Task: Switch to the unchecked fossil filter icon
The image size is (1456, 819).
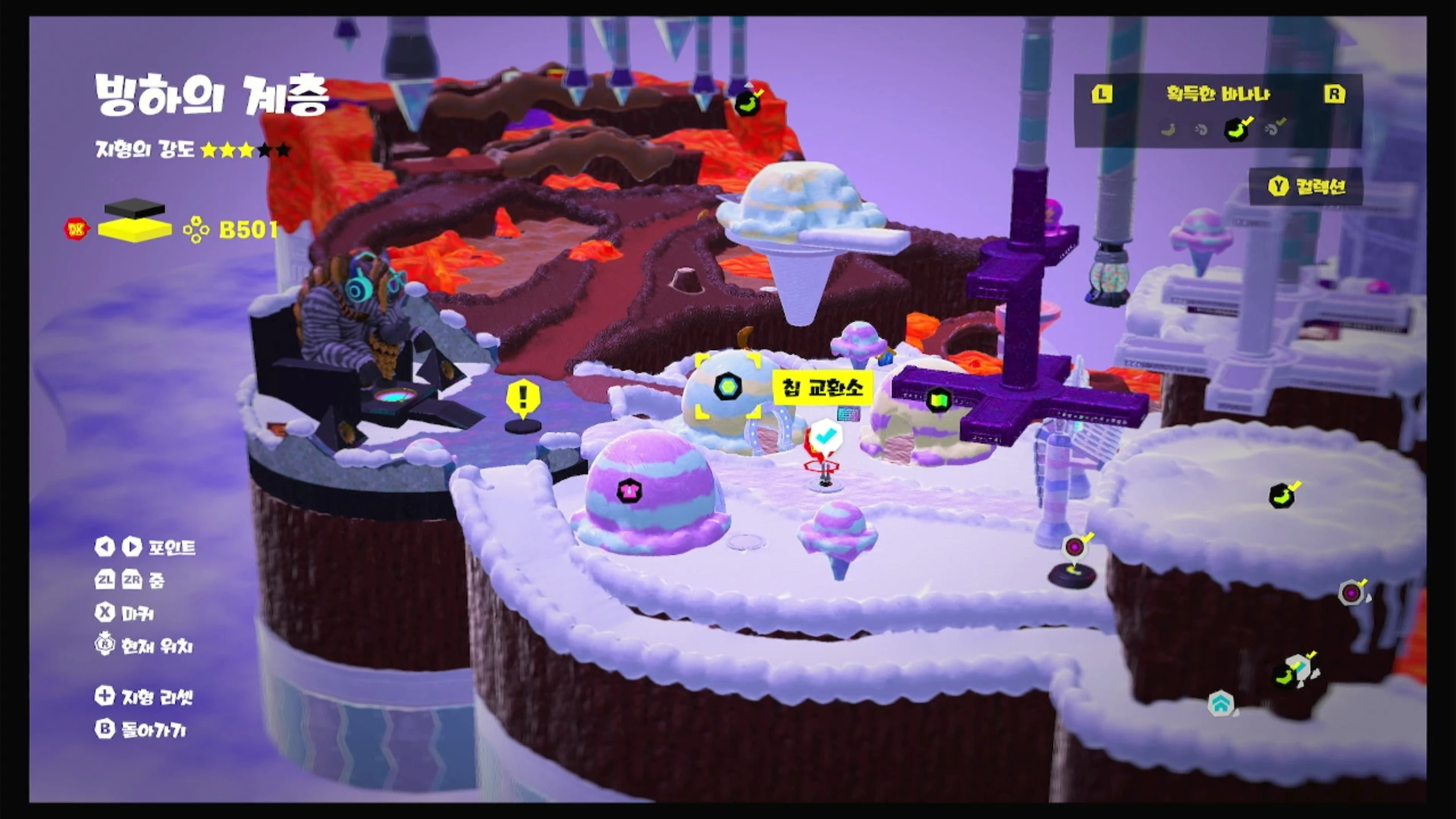Action: [x=1201, y=130]
